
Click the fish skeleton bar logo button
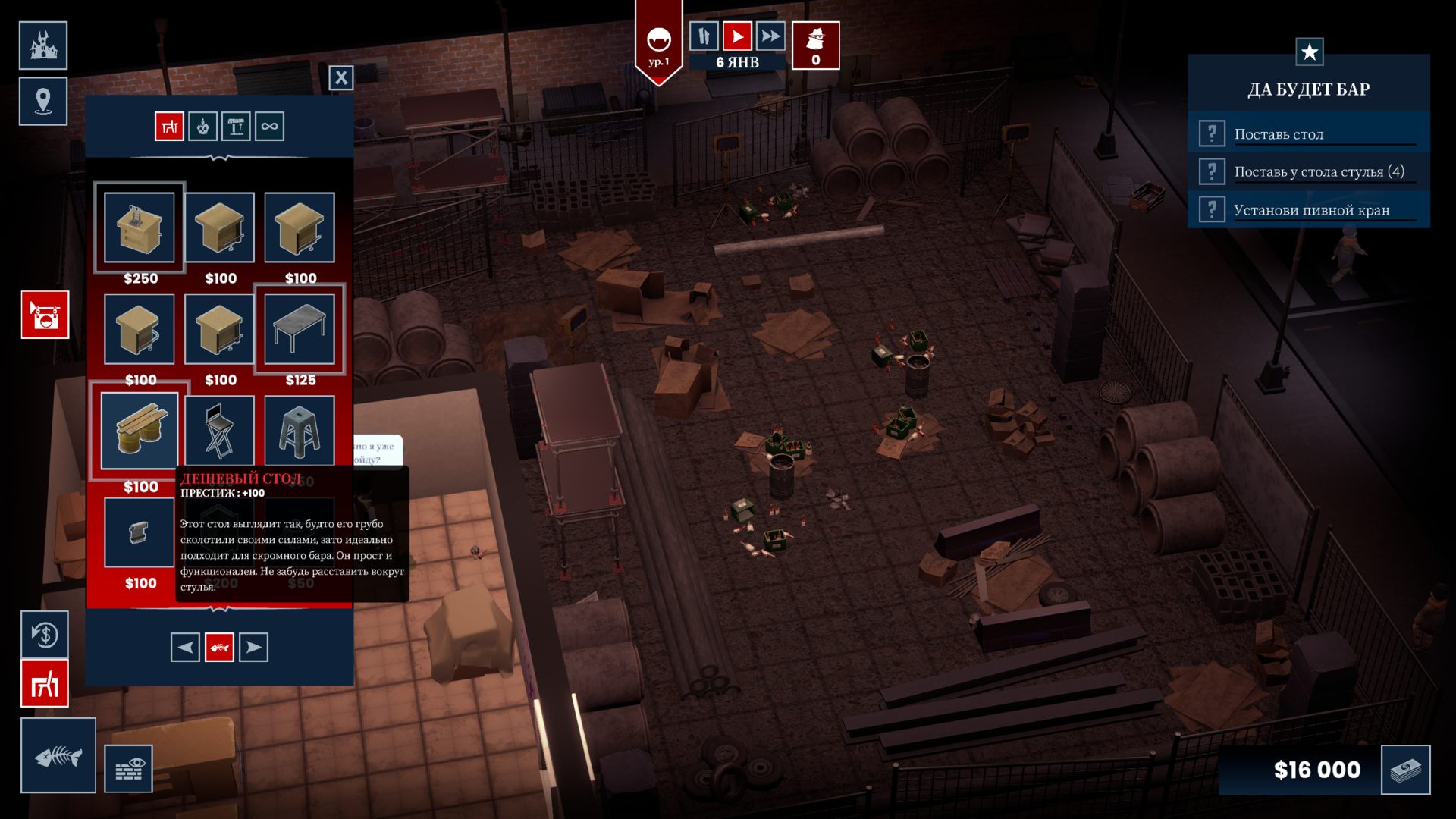58,755
